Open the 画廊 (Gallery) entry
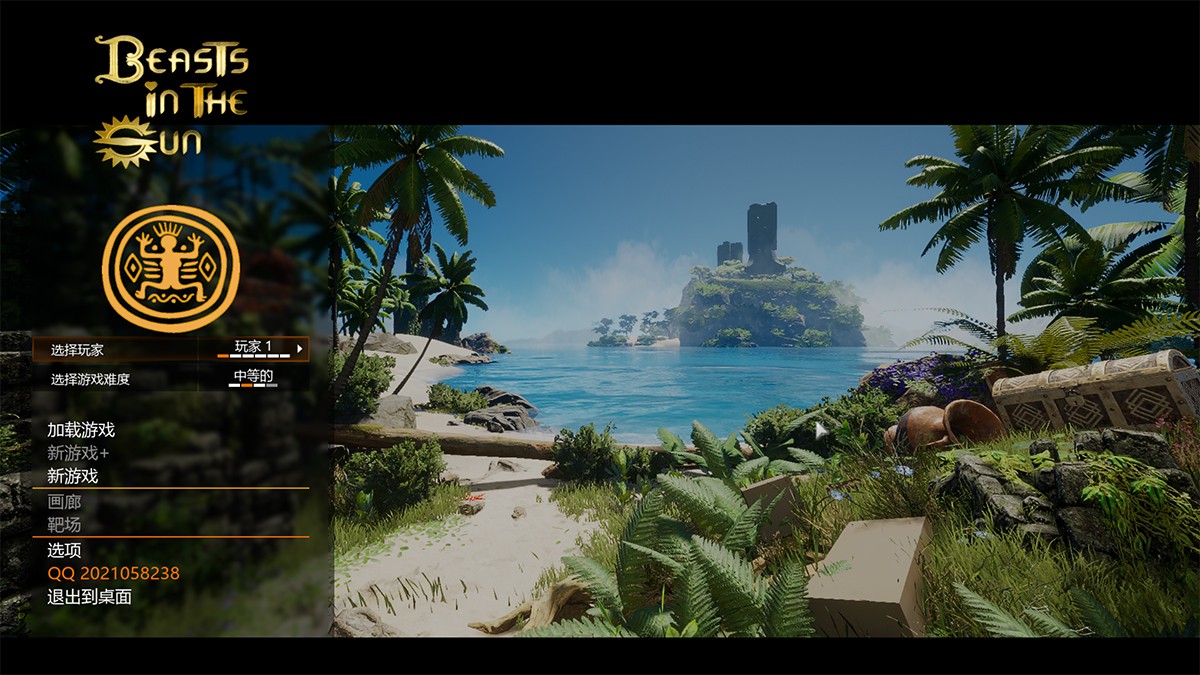Screen dimensions: 1200x675 tap(64, 501)
